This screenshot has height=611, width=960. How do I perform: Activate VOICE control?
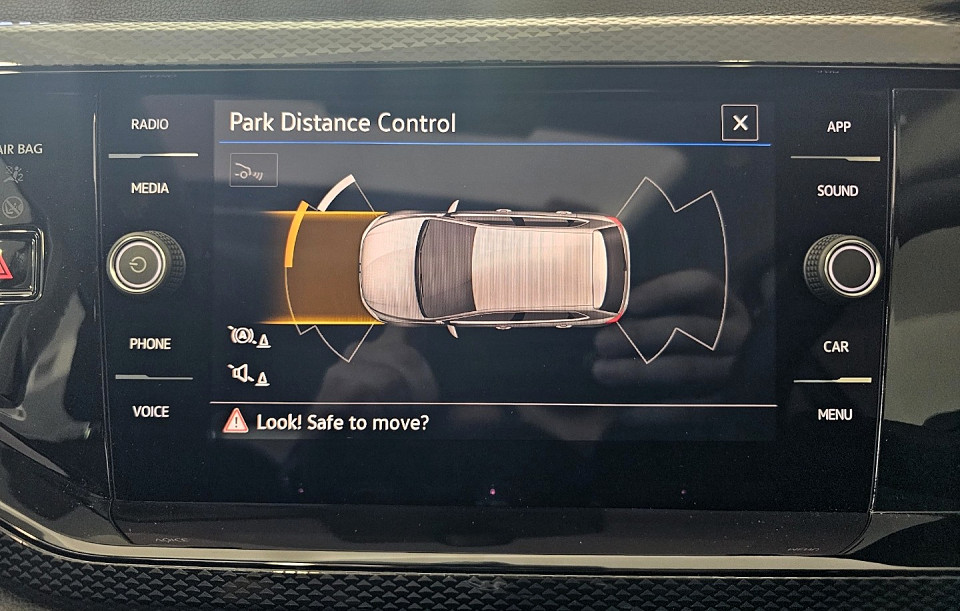tap(151, 411)
